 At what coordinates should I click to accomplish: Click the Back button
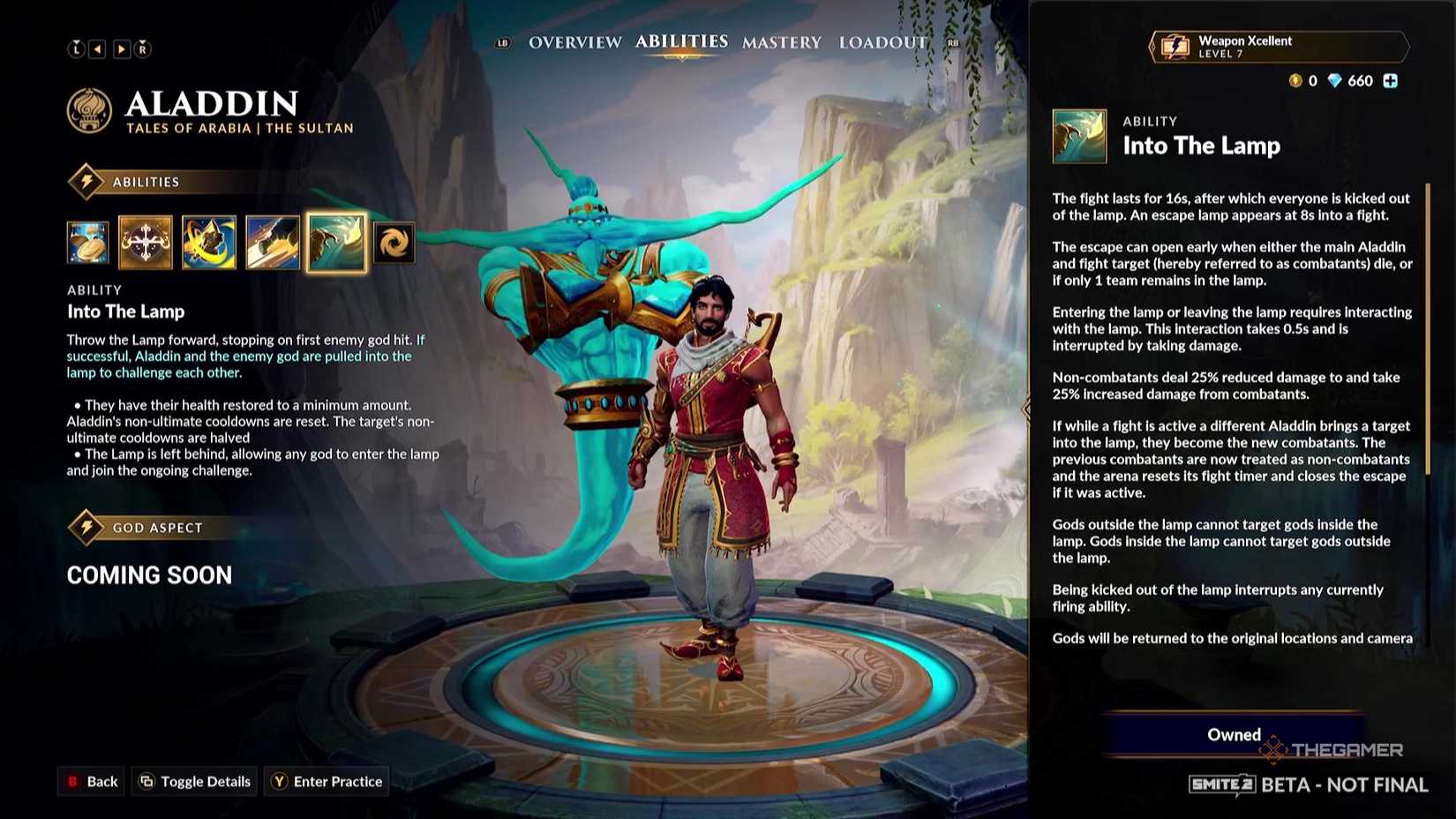click(91, 781)
